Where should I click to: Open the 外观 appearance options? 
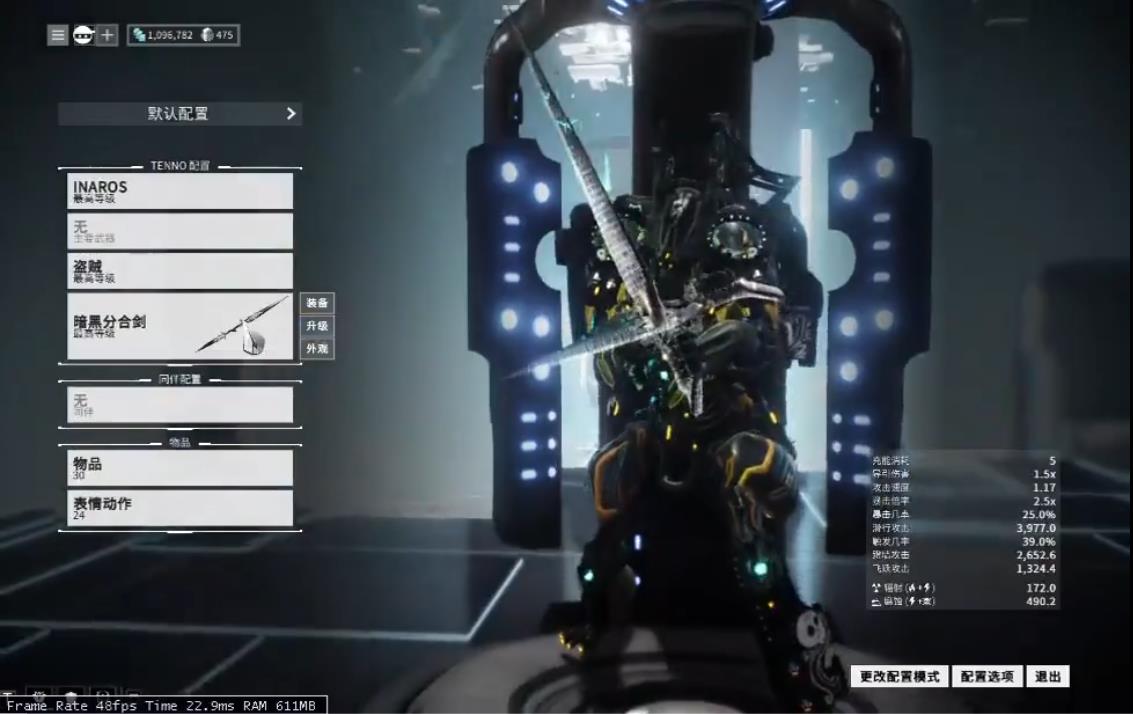(317, 349)
